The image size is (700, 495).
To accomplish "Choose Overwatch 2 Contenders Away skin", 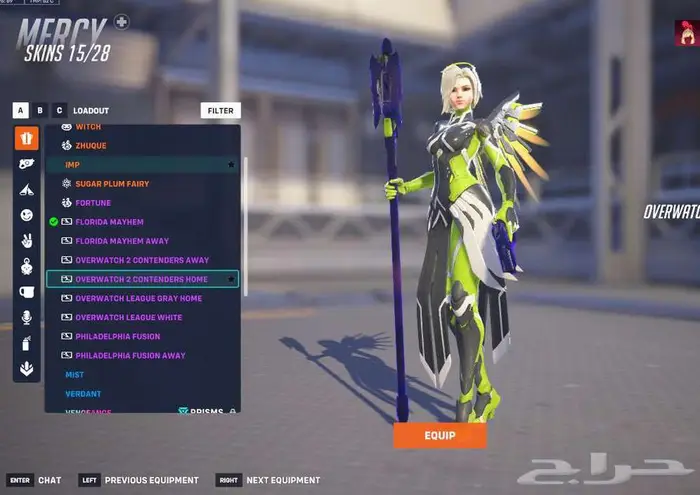I will 142,260.
